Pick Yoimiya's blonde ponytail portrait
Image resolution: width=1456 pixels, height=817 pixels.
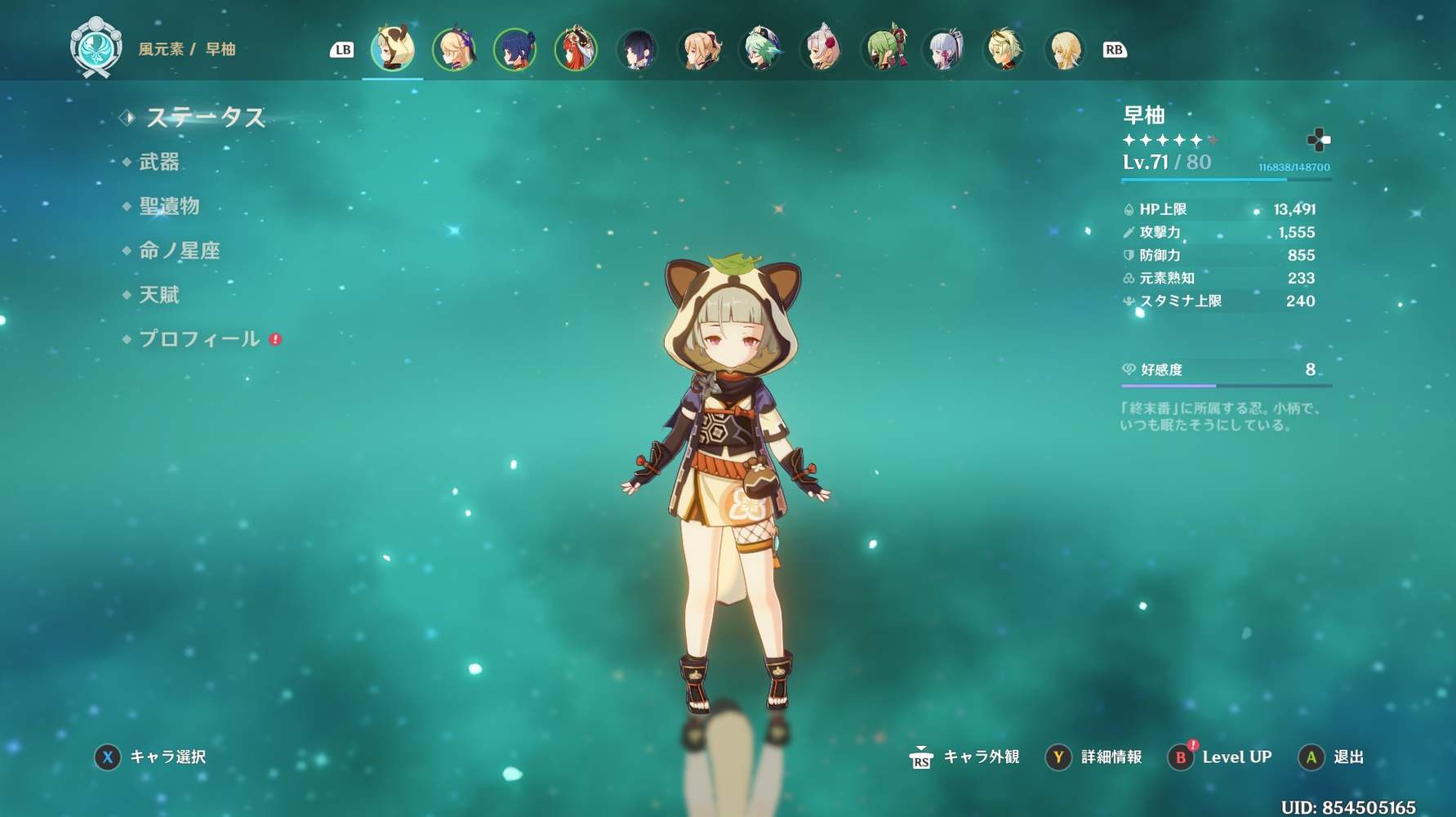pyautogui.click(x=700, y=49)
